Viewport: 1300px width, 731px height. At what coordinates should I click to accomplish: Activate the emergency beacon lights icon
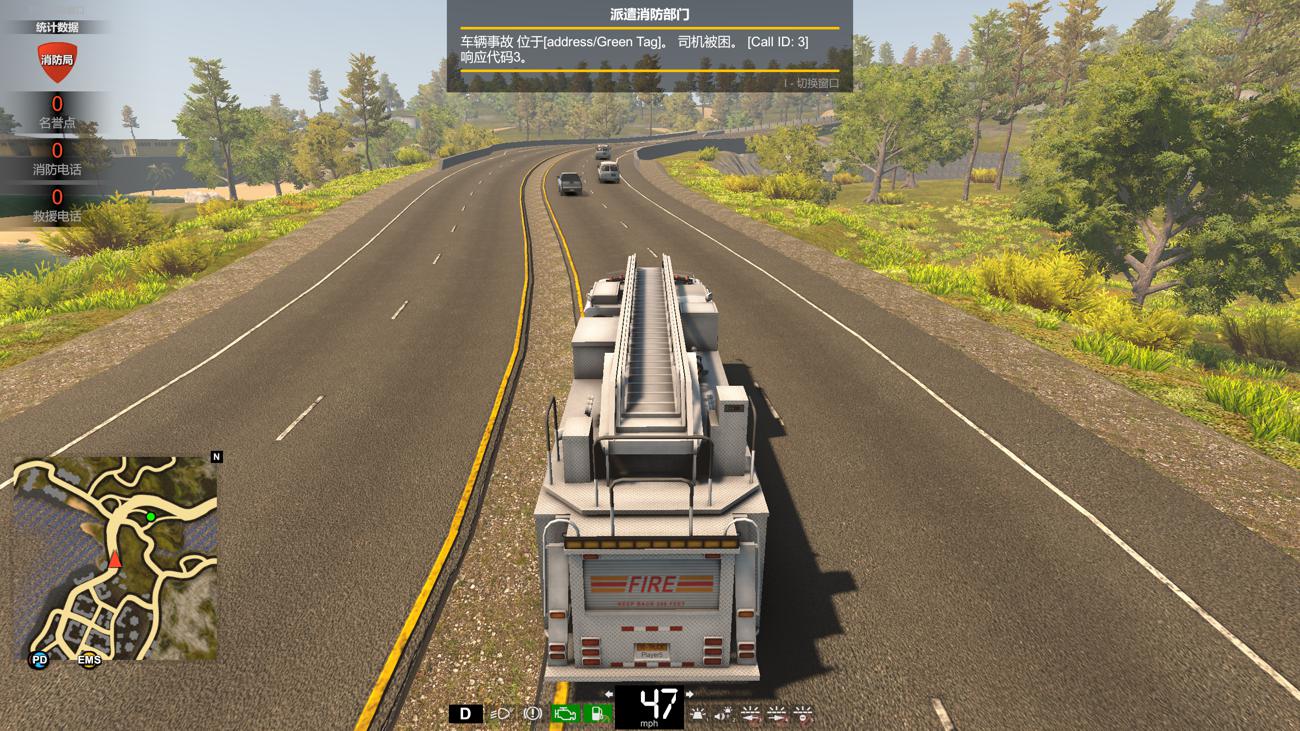tap(698, 713)
